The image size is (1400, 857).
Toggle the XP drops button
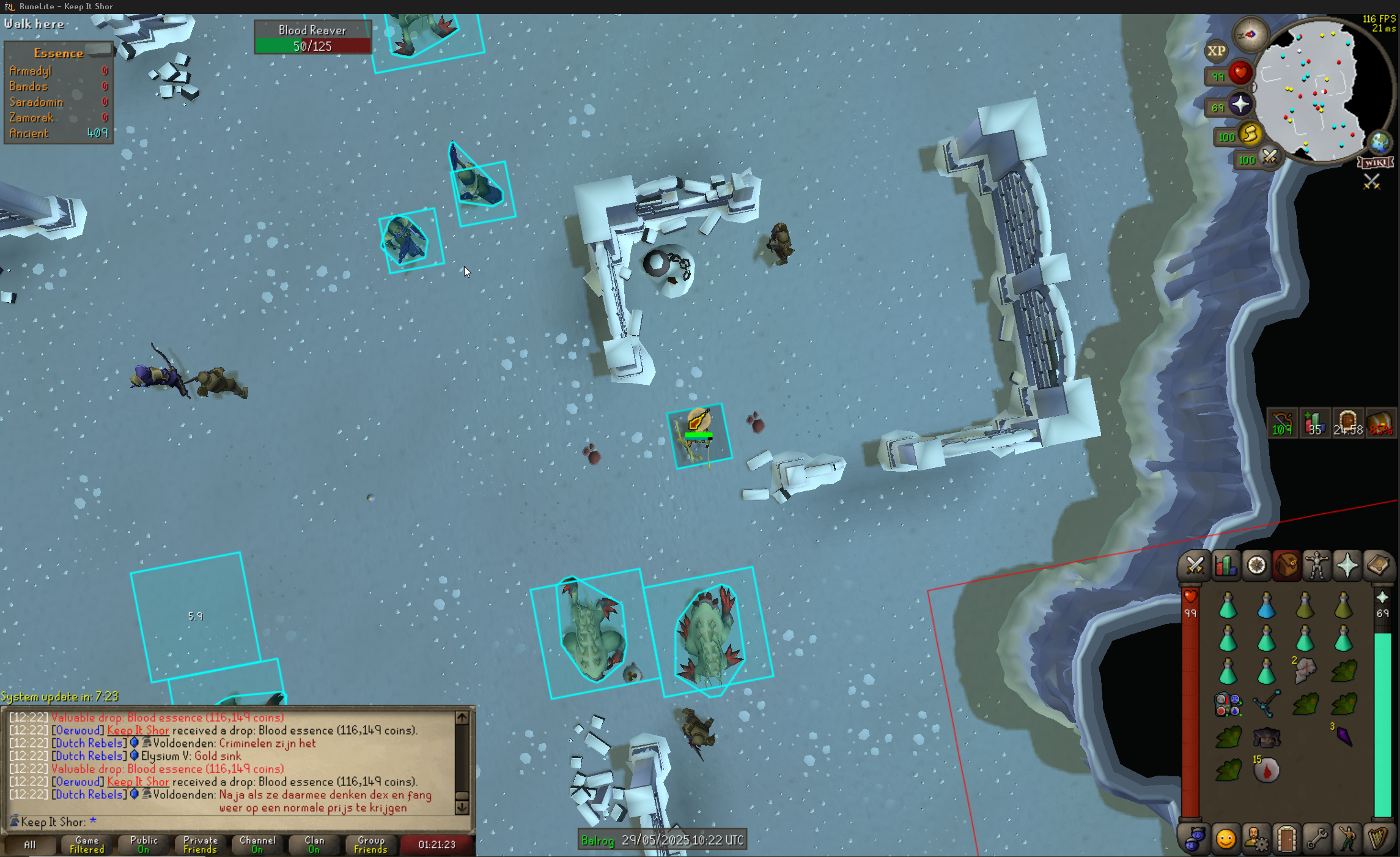pos(1216,51)
